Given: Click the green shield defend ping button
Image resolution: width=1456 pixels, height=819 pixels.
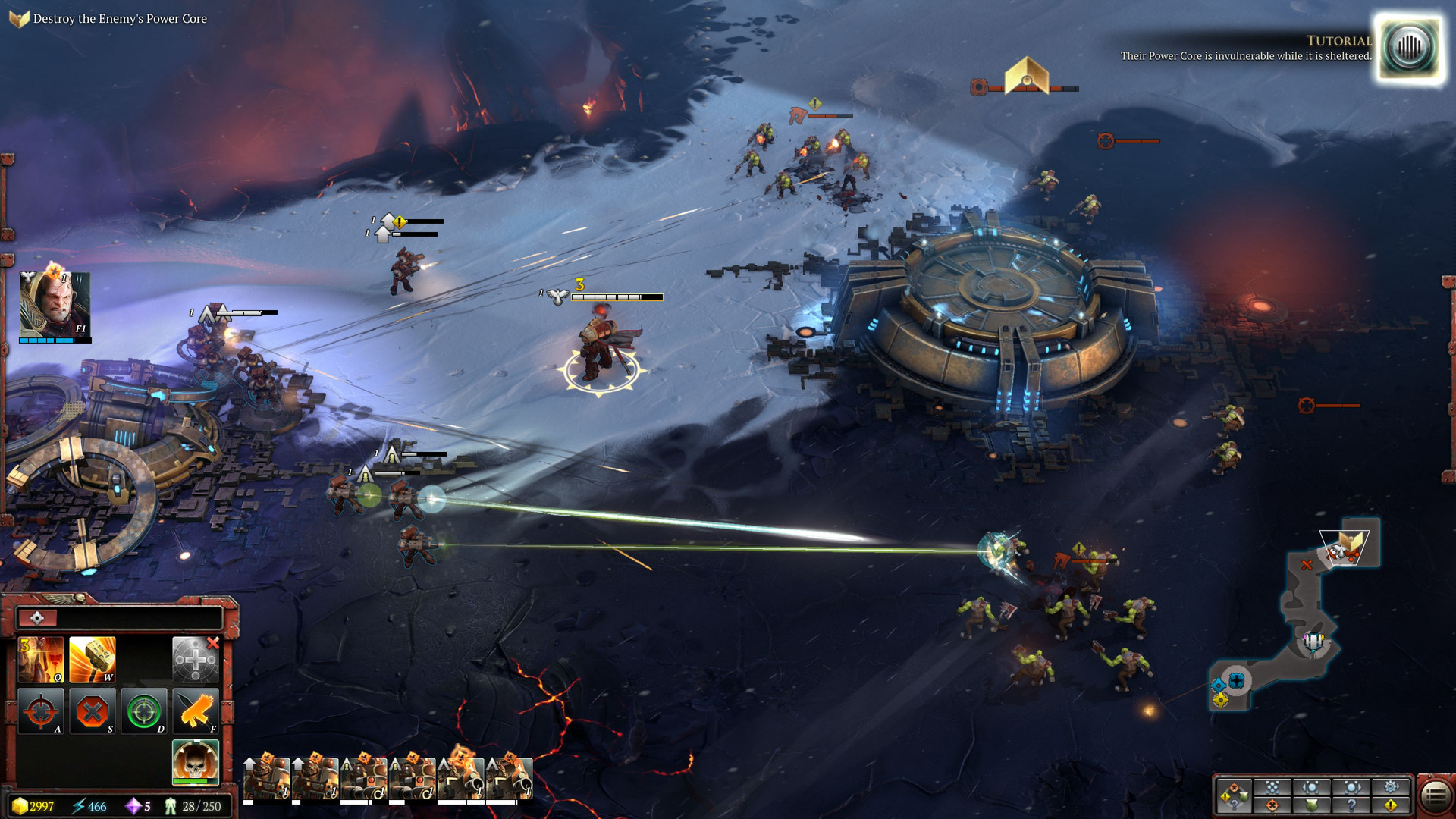Looking at the screenshot, I should click(1312, 805).
